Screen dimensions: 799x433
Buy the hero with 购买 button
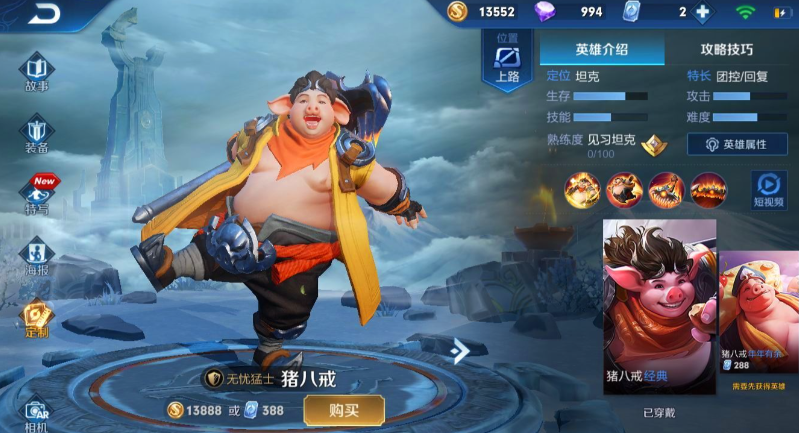click(x=344, y=410)
